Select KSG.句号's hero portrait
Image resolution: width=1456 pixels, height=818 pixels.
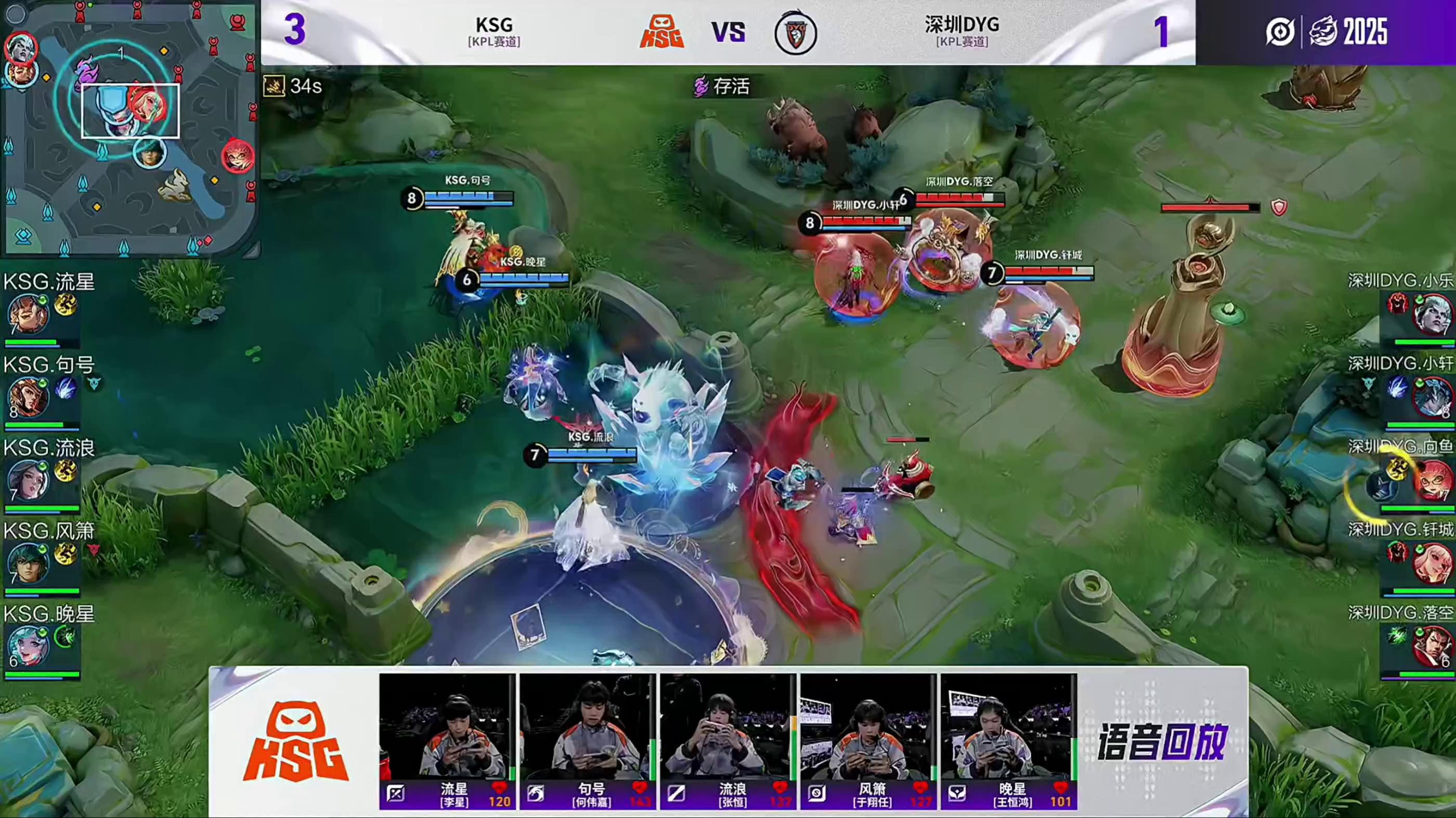28,397
